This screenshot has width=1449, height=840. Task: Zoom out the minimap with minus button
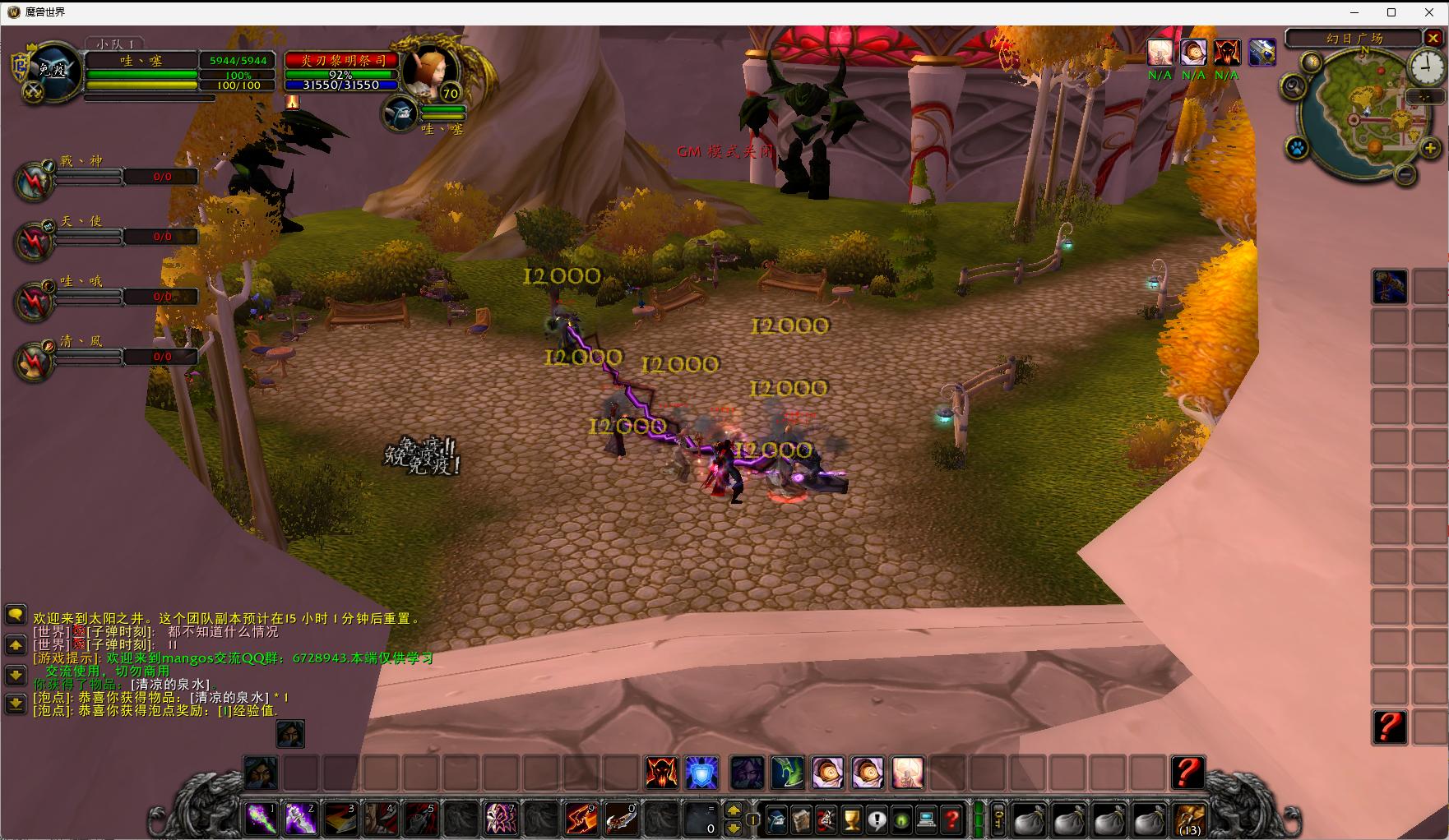[x=1405, y=173]
